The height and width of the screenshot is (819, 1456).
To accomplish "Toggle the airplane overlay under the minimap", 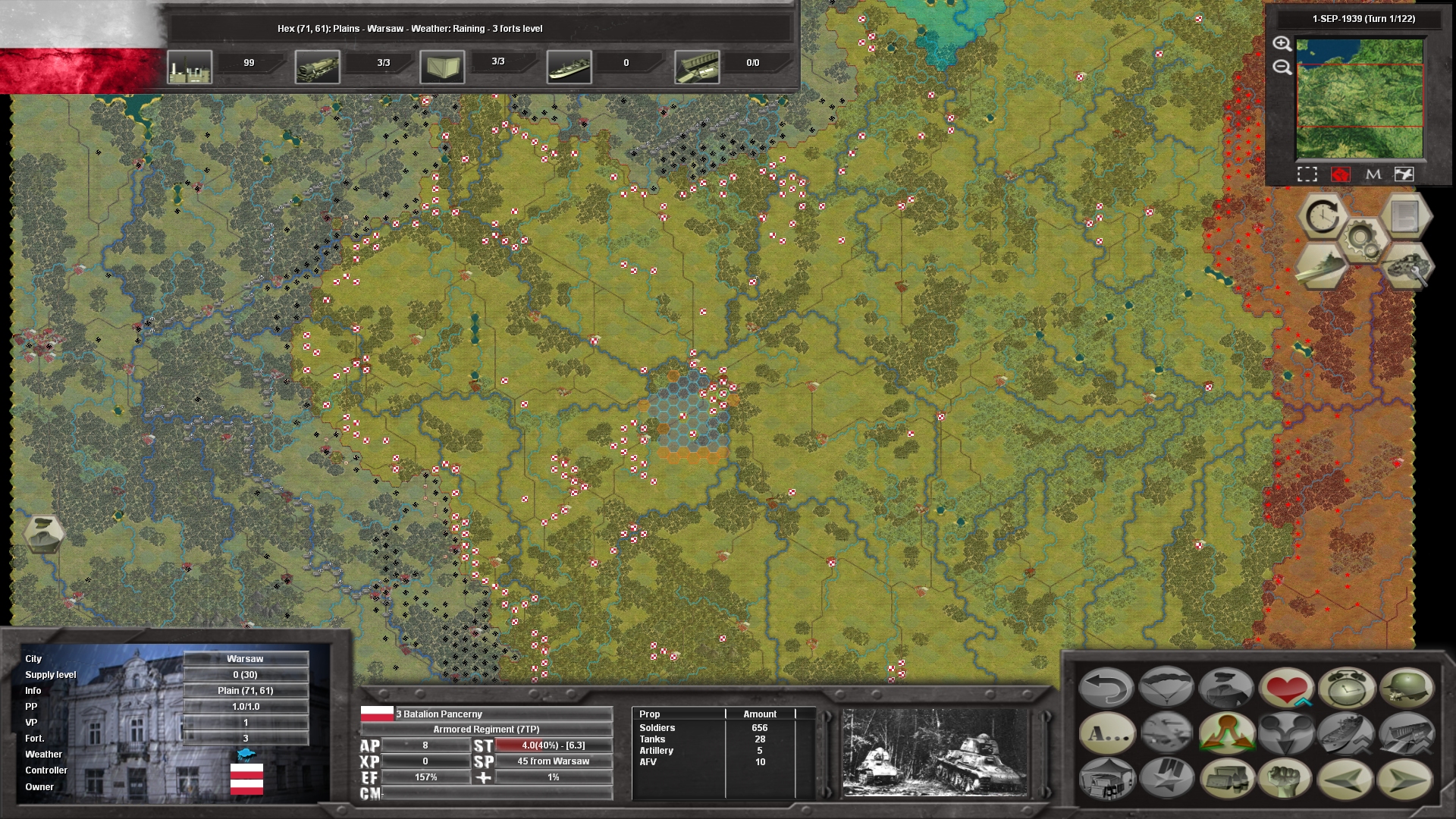I will coord(1404,174).
